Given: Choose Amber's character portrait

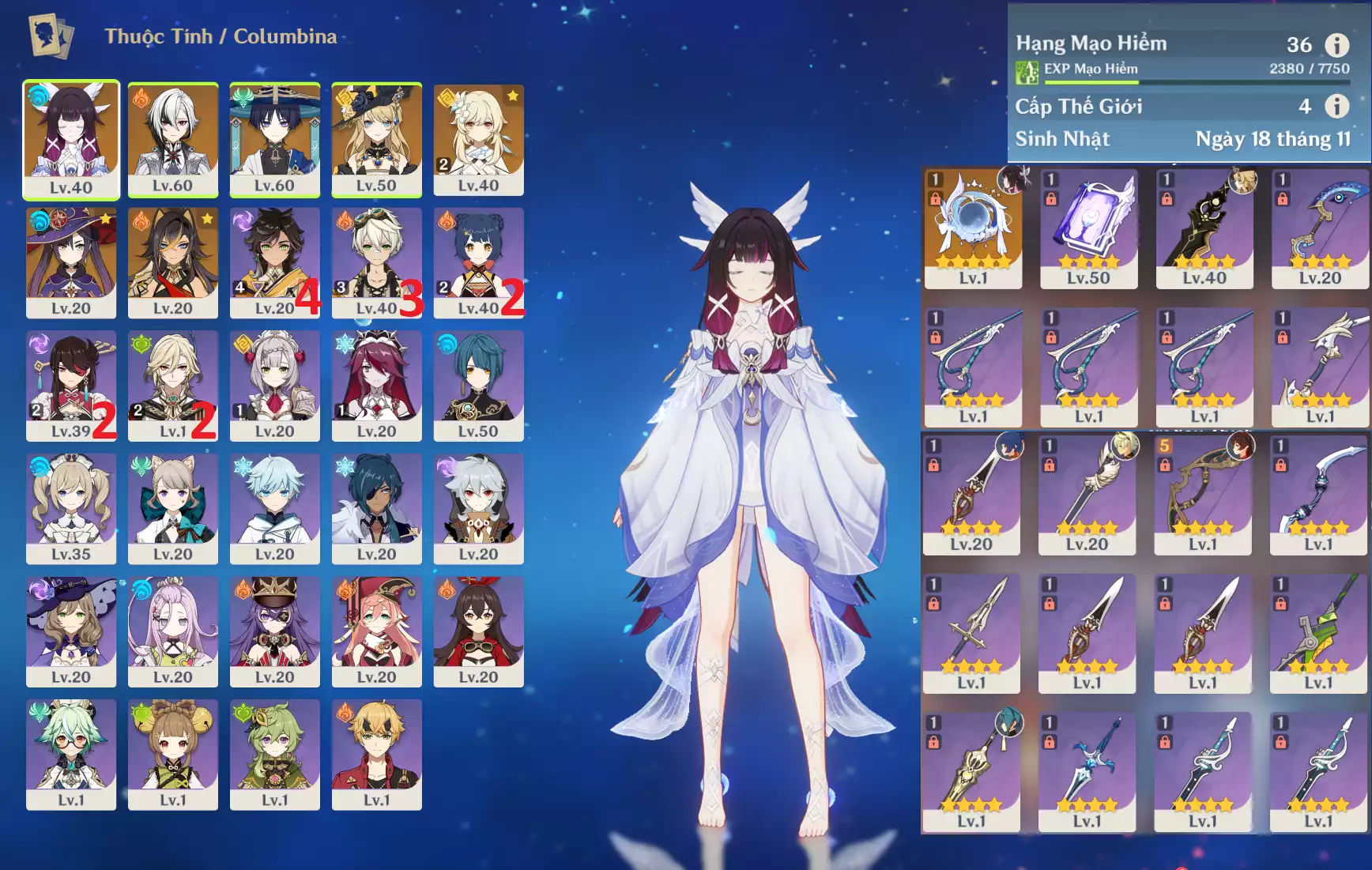Looking at the screenshot, I should coord(478,631).
